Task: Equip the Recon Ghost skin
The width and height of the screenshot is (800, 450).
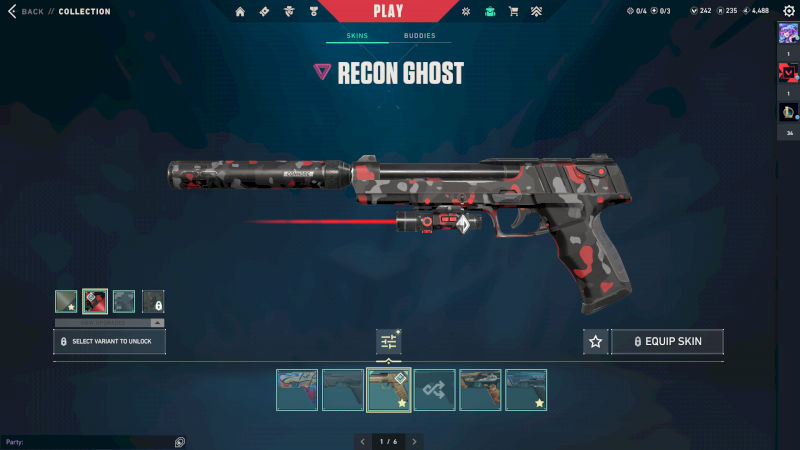Action: [x=667, y=342]
